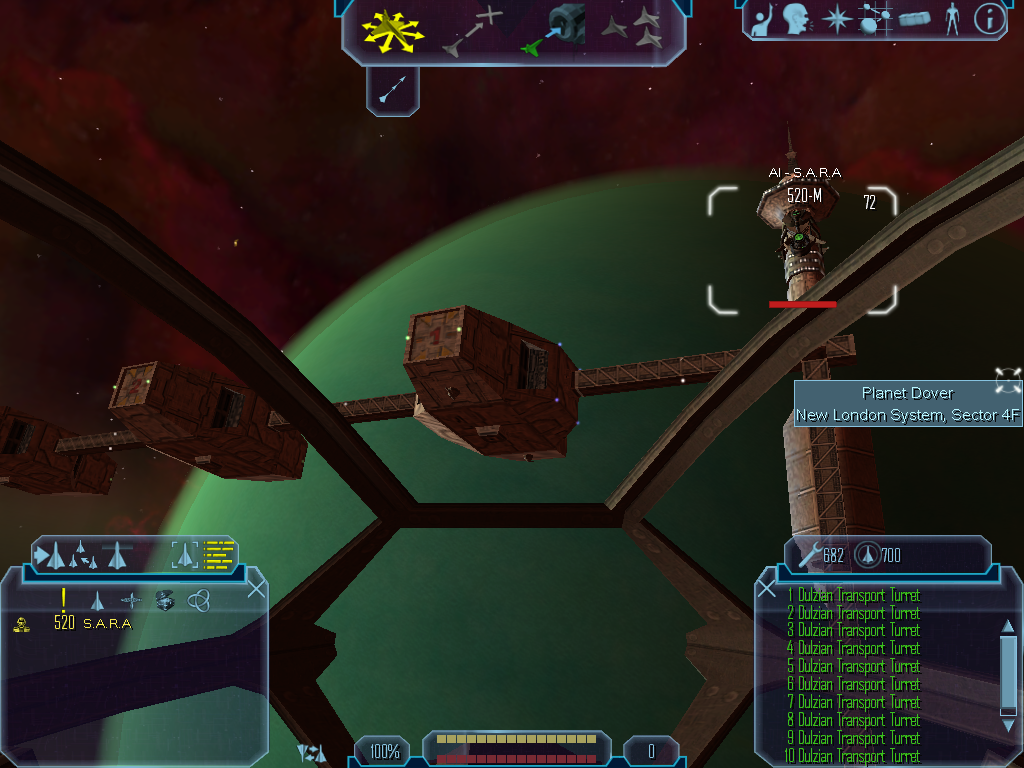This screenshot has width=1024, height=768.
Task: Open the inventory cargo pod icon
Action: 914,19
